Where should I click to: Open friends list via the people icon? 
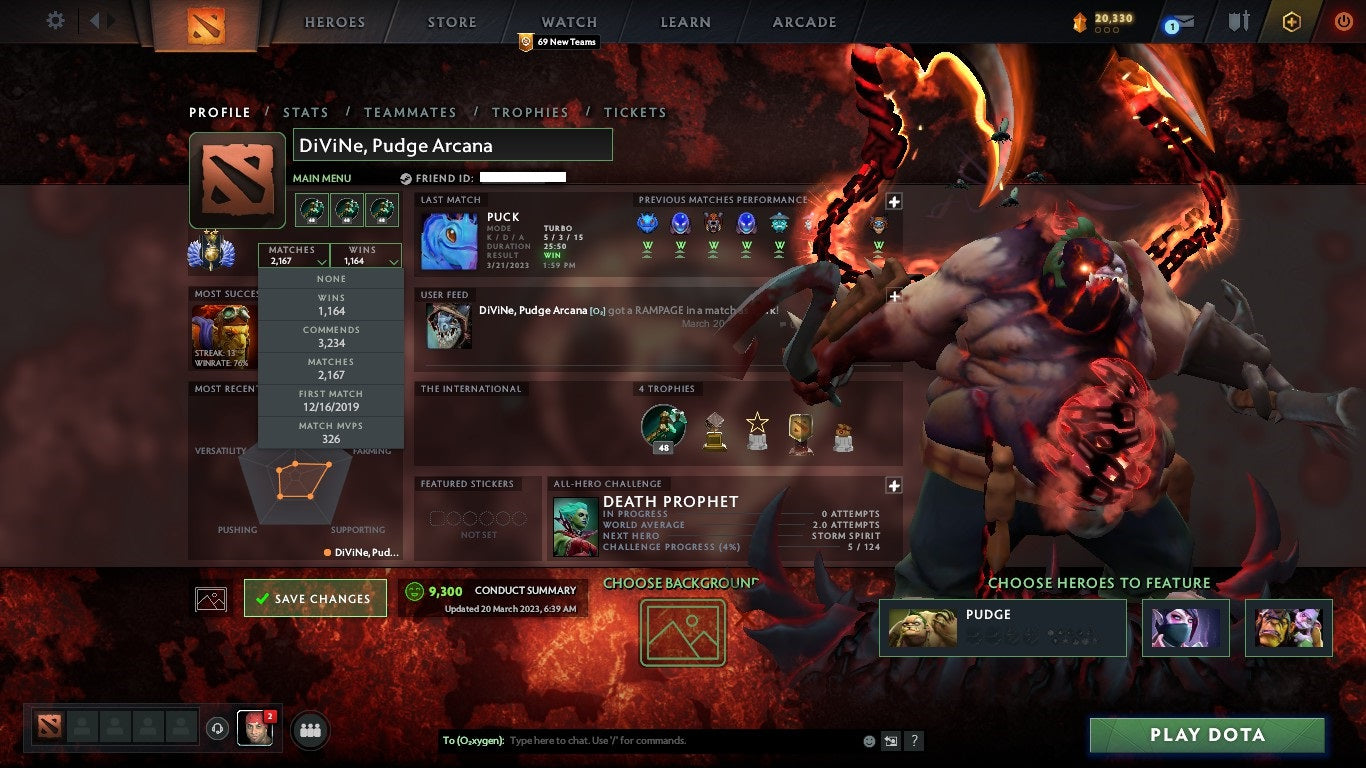tap(308, 731)
